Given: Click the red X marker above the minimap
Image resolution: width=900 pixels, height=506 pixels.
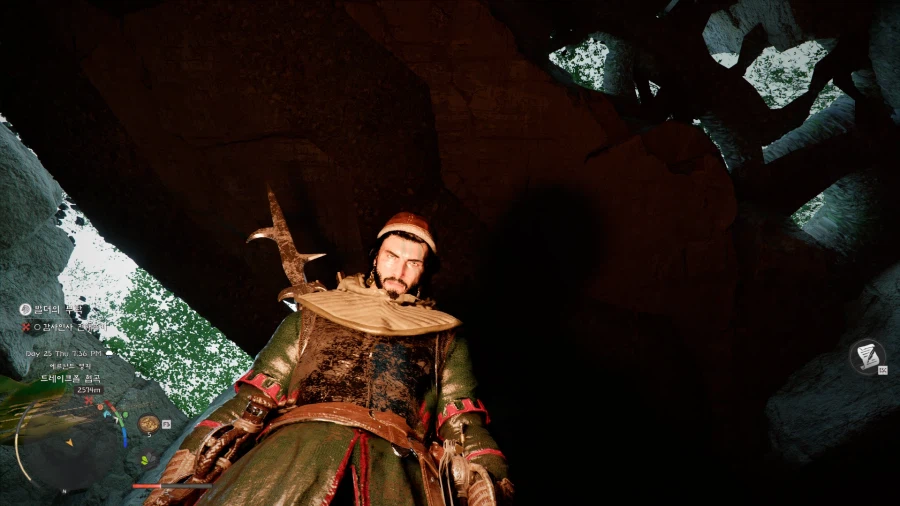Looking at the screenshot, I should tap(89, 402).
